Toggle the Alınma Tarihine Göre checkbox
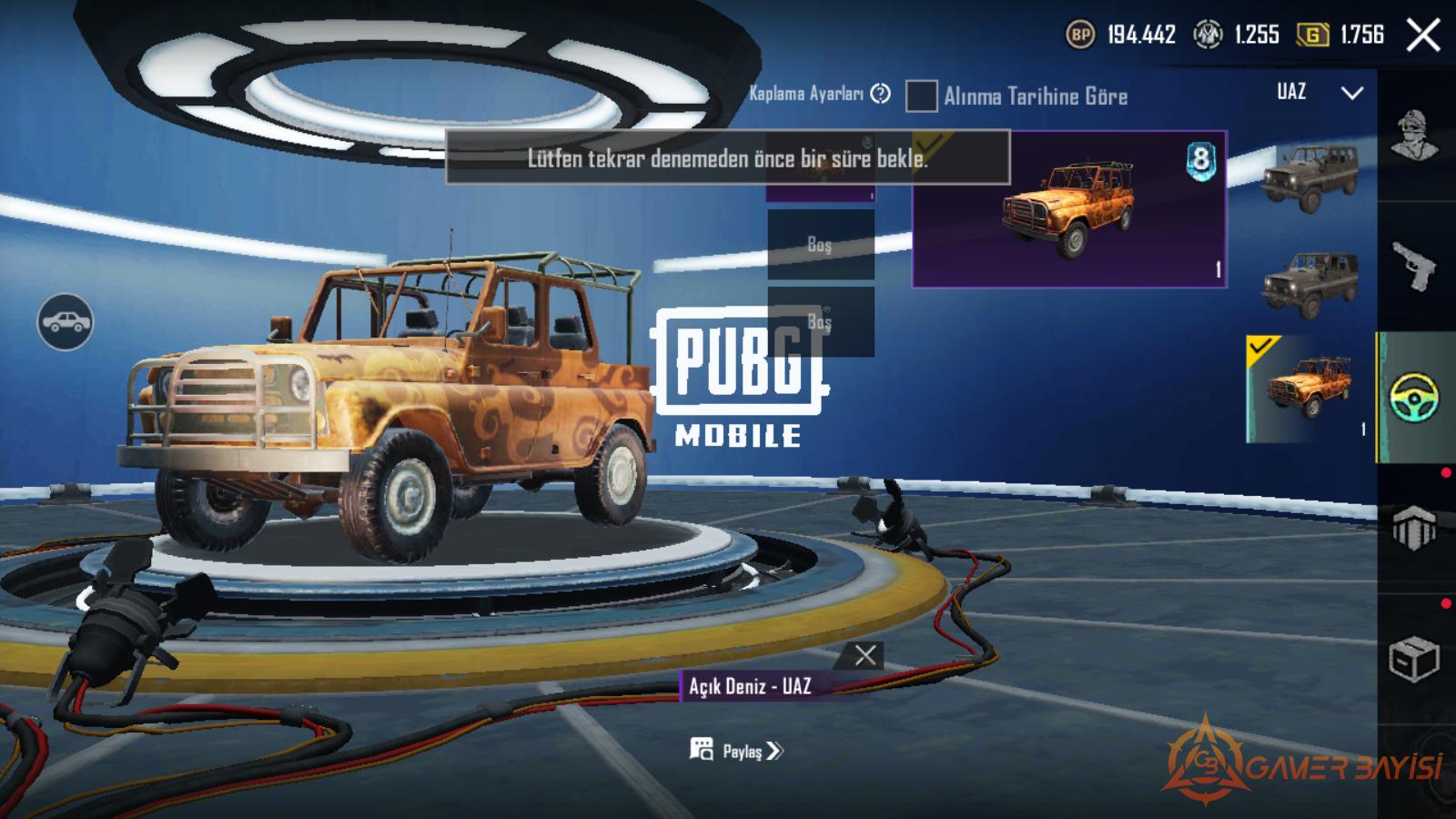The width and height of the screenshot is (1456, 819). click(921, 96)
